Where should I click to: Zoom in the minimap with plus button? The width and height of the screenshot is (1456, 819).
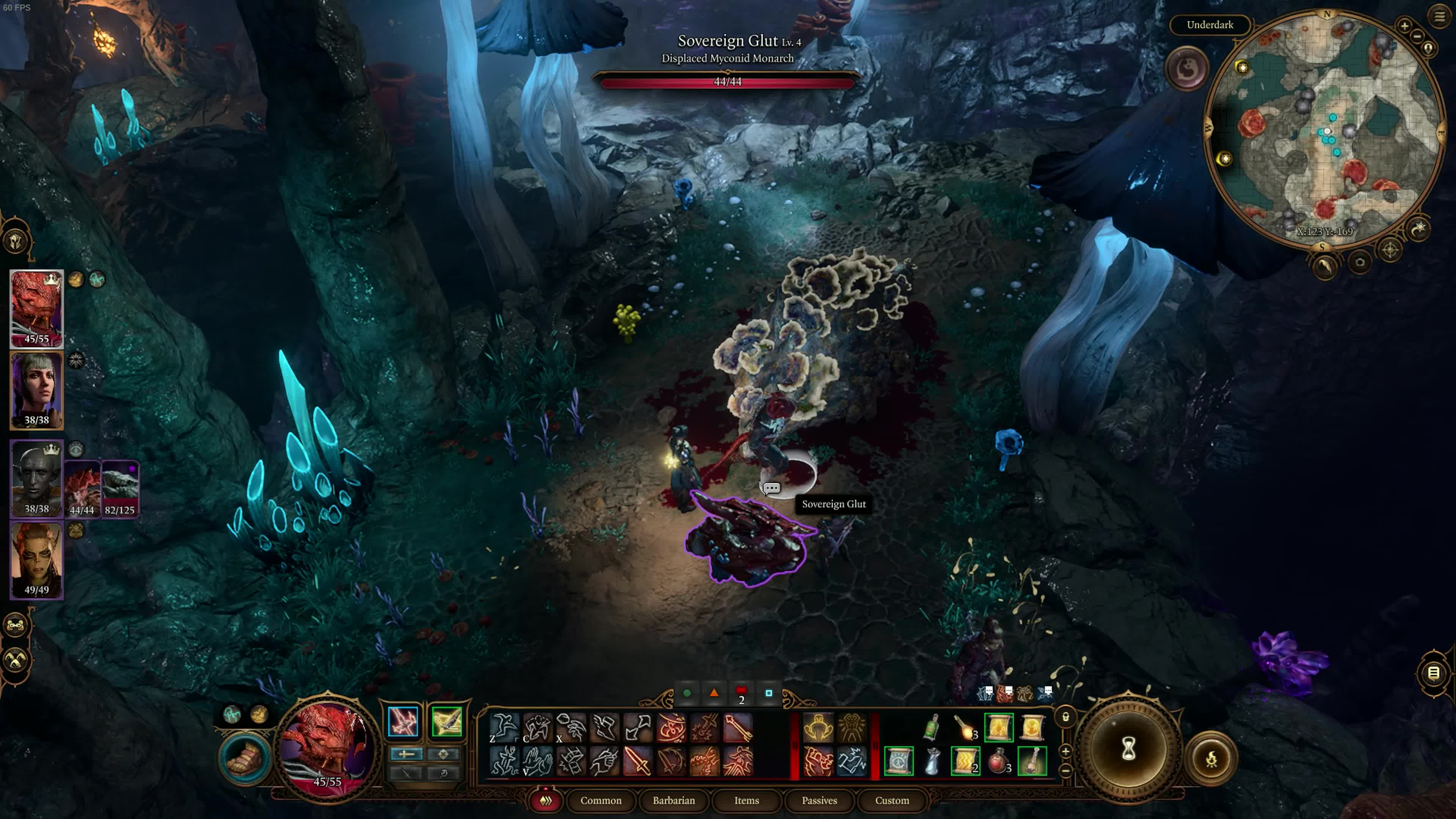(1404, 25)
